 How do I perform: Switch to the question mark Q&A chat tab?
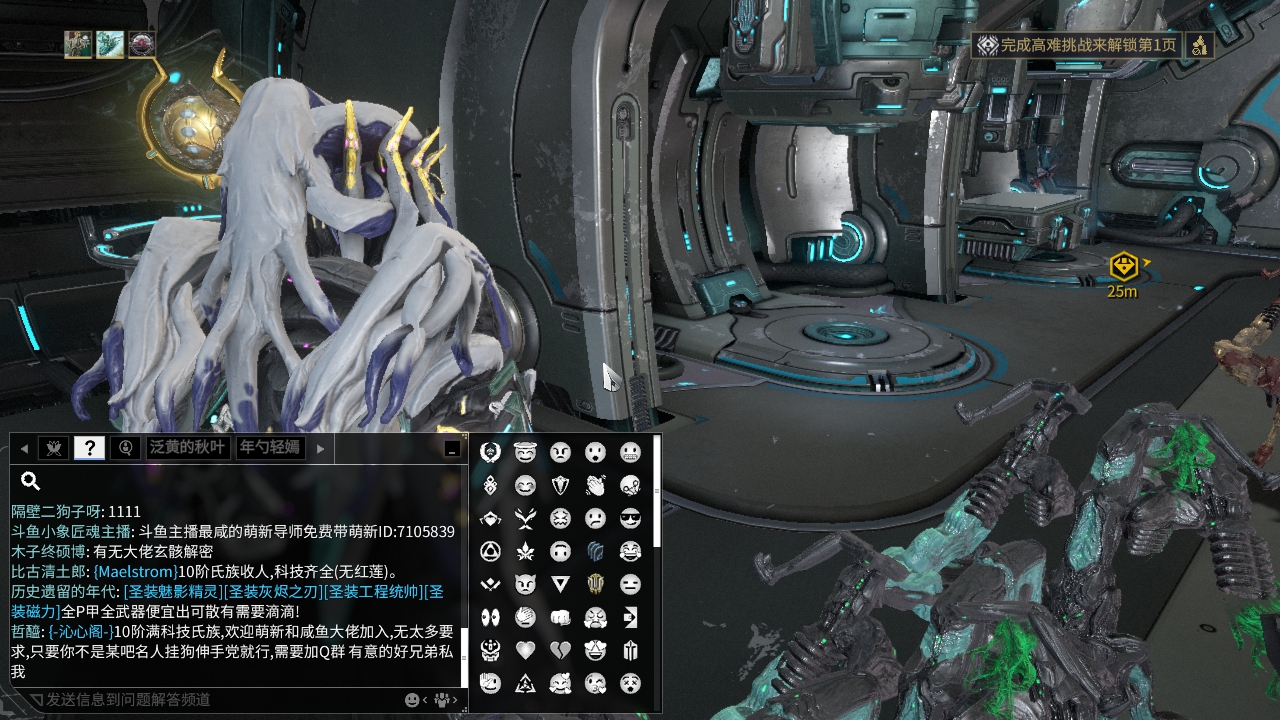tap(89, 448)
